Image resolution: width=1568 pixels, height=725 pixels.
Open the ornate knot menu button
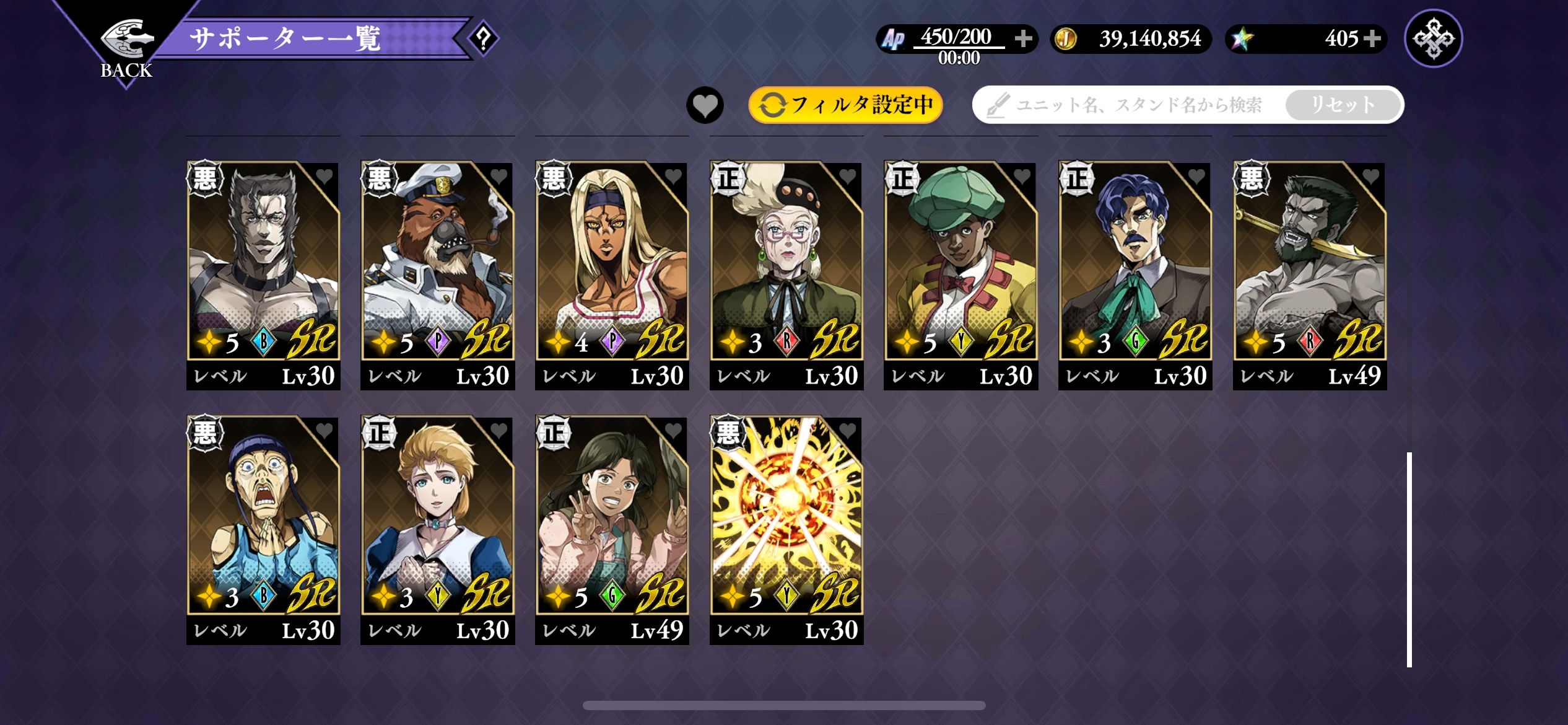click(x=1433, y=38)
